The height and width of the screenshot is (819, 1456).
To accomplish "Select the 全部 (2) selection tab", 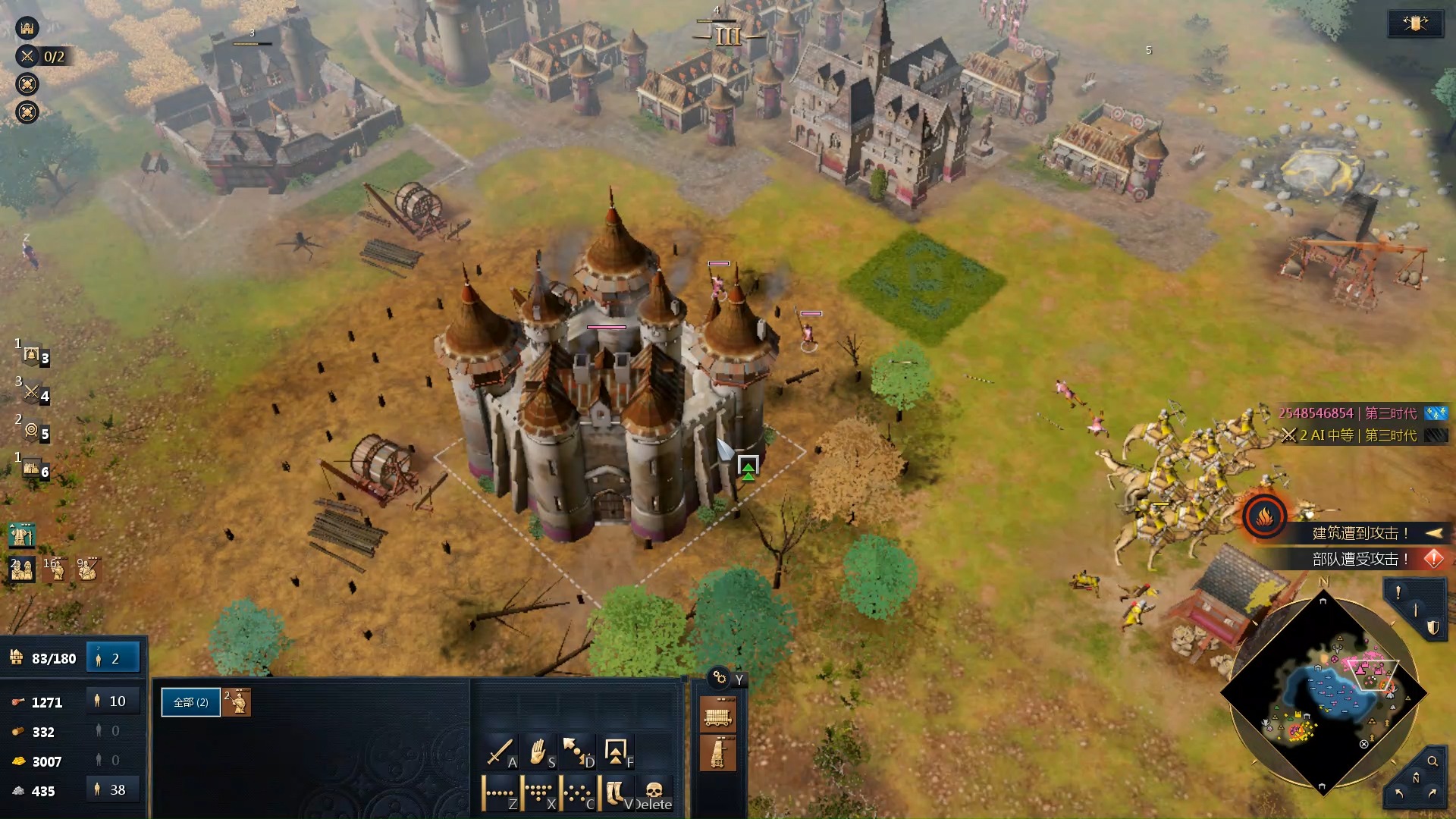I will tap(190, 702).
